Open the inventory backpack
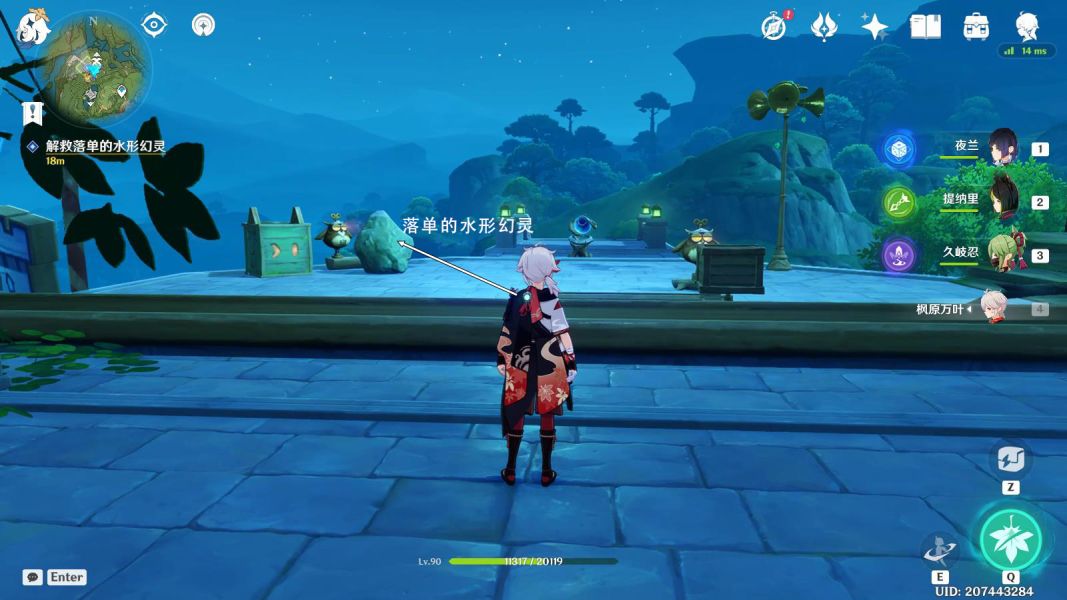 pos(976,26)
